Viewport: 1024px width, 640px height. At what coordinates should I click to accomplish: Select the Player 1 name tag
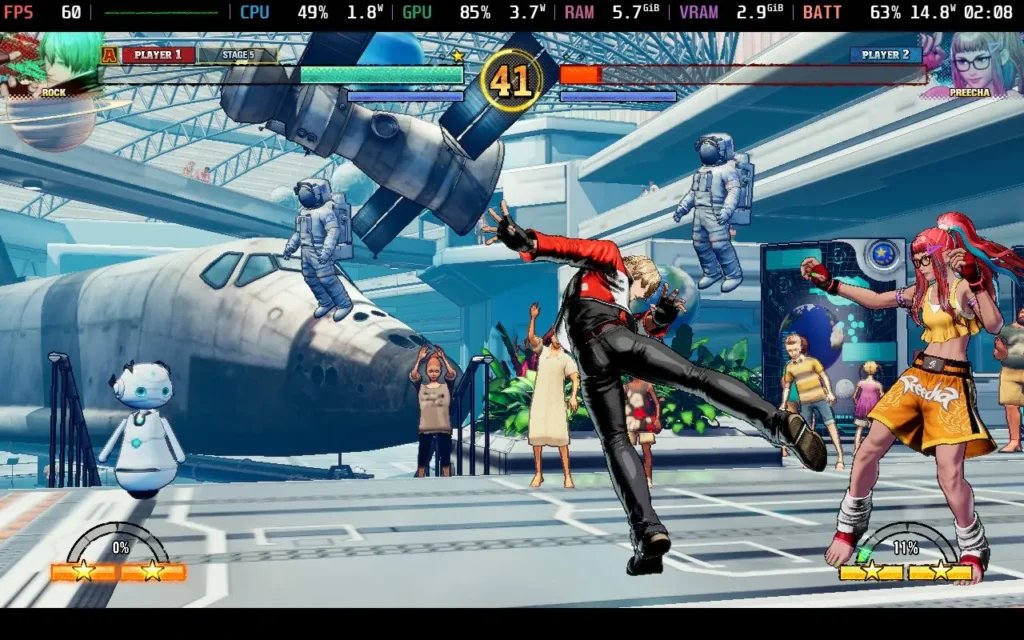(158, 55)
